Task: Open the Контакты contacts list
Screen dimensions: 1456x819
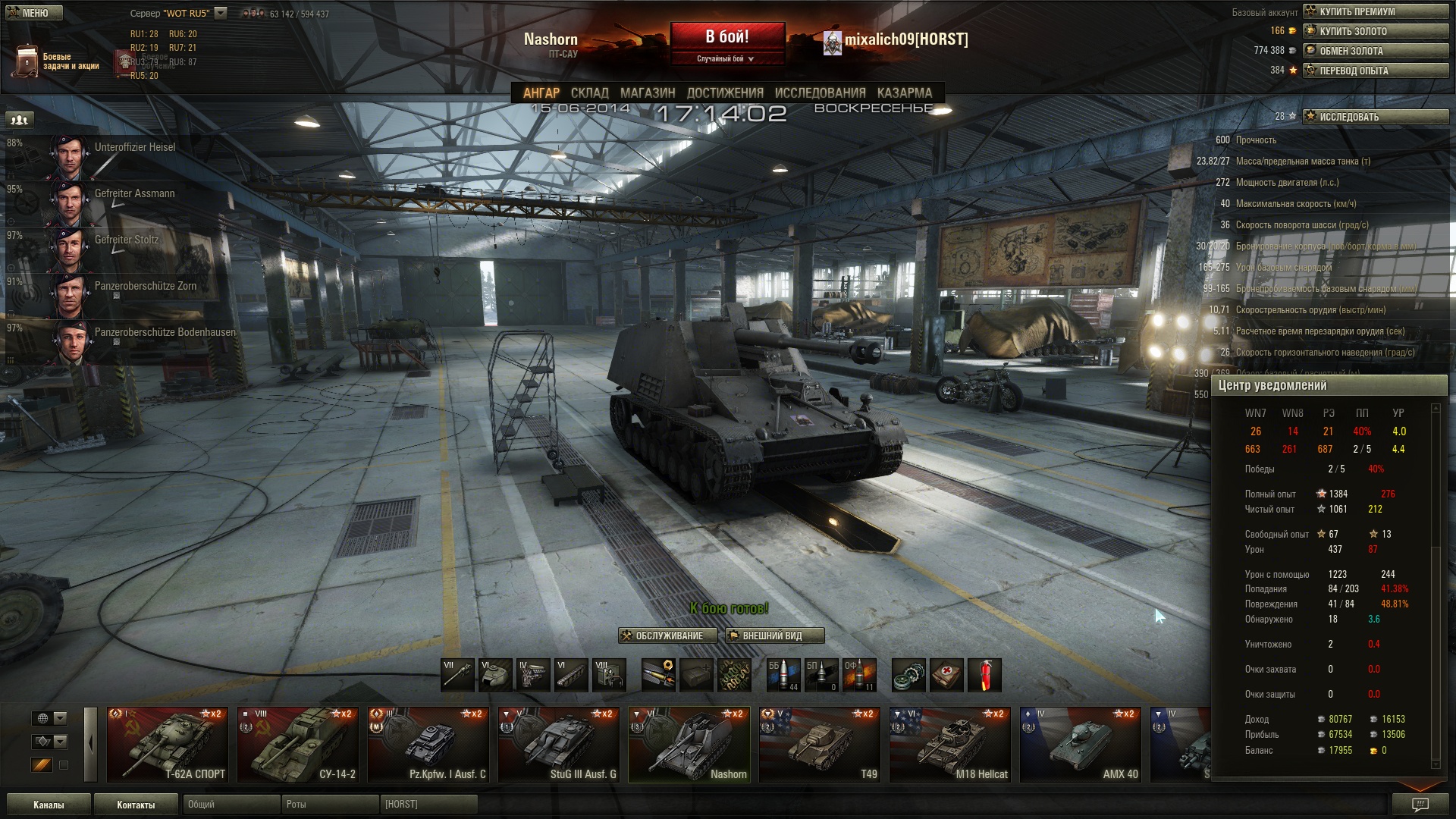Action: tap(136, 805)
